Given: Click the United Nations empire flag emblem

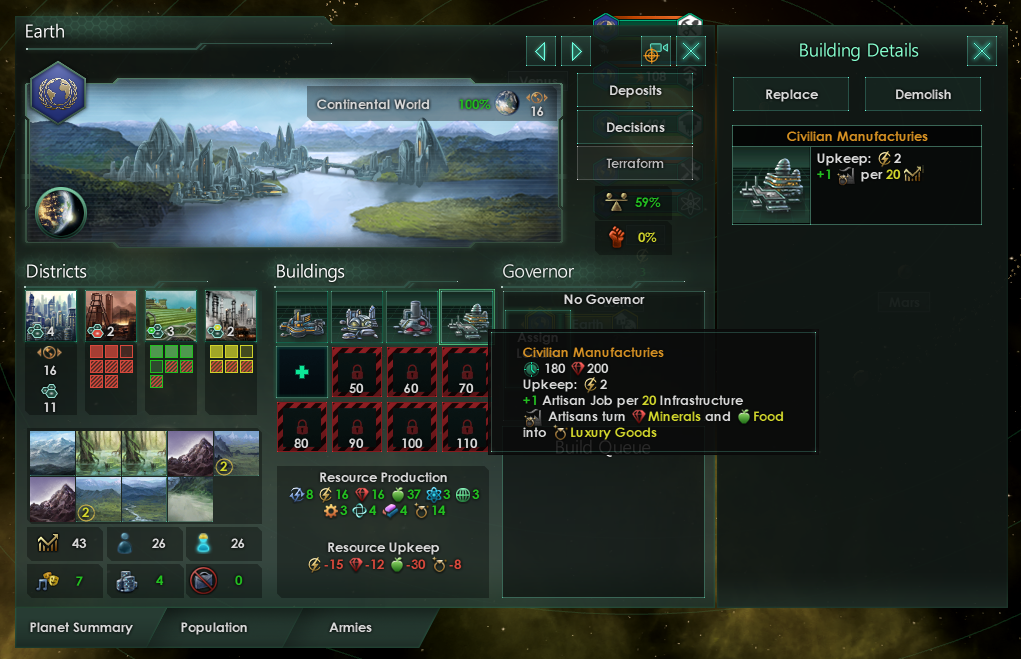Looking at the screenshot, I should click(58, 93).
